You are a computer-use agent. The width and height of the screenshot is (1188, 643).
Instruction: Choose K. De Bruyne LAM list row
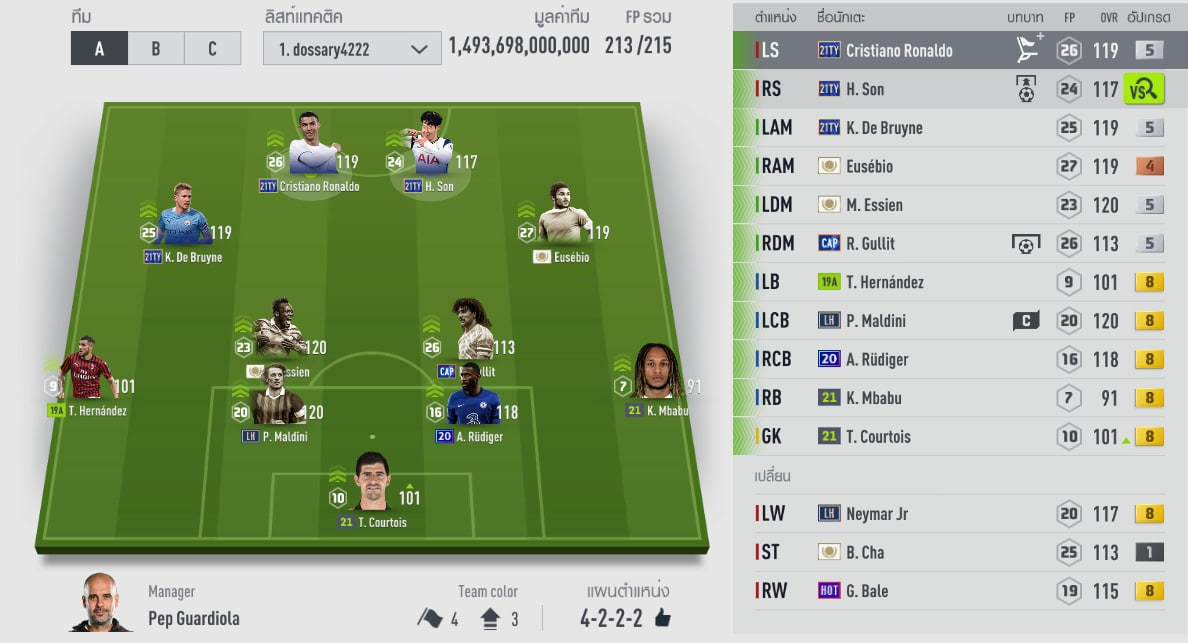coord(898,128)
